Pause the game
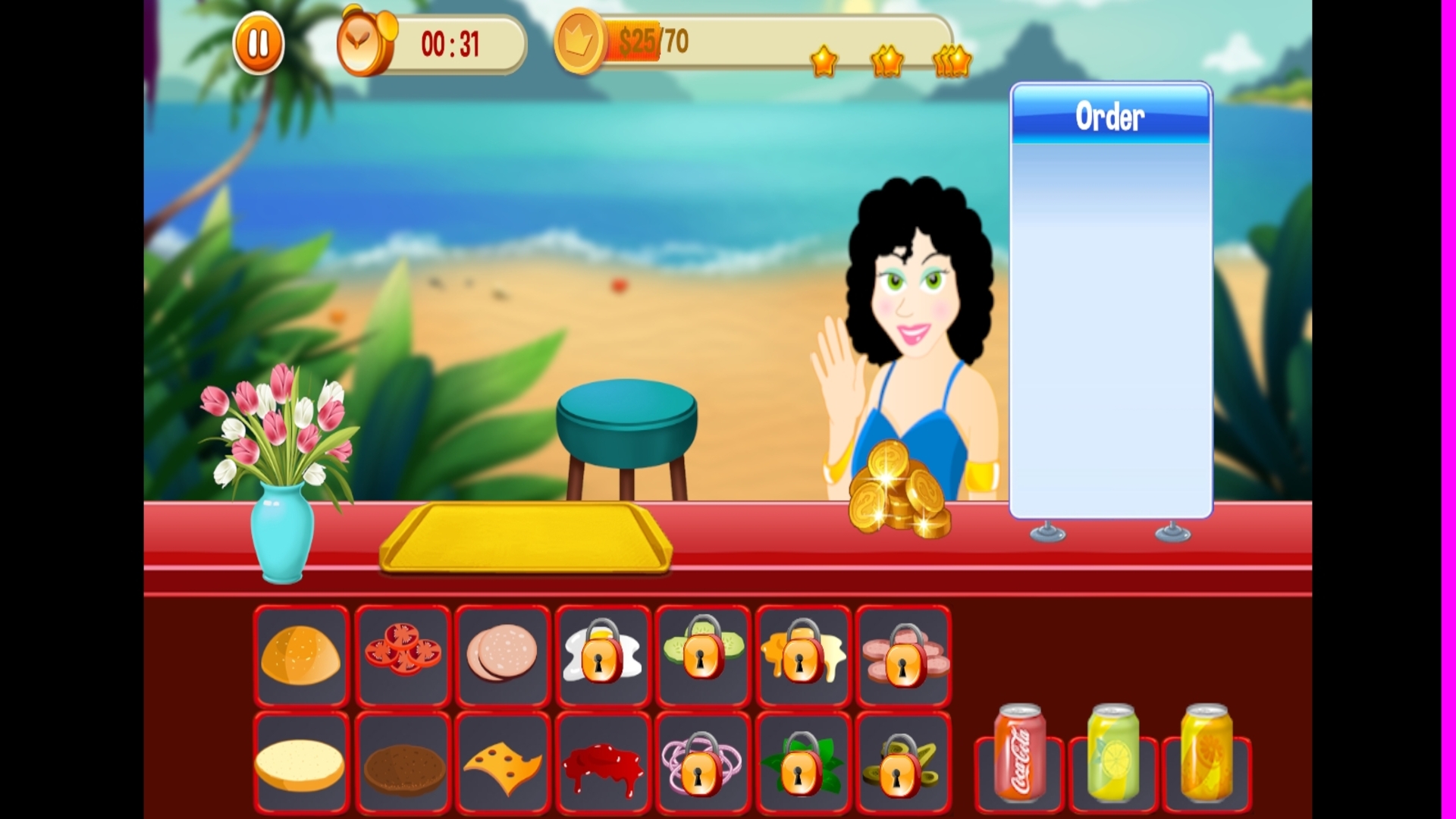This screenshot has height=819, width=1456. point(259,42)
